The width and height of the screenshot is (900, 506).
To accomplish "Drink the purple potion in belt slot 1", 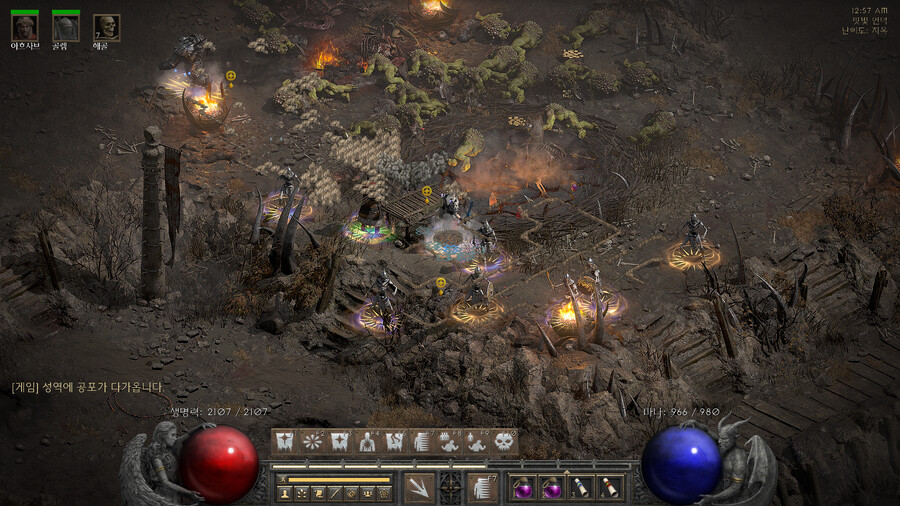I will coord(523,487).
